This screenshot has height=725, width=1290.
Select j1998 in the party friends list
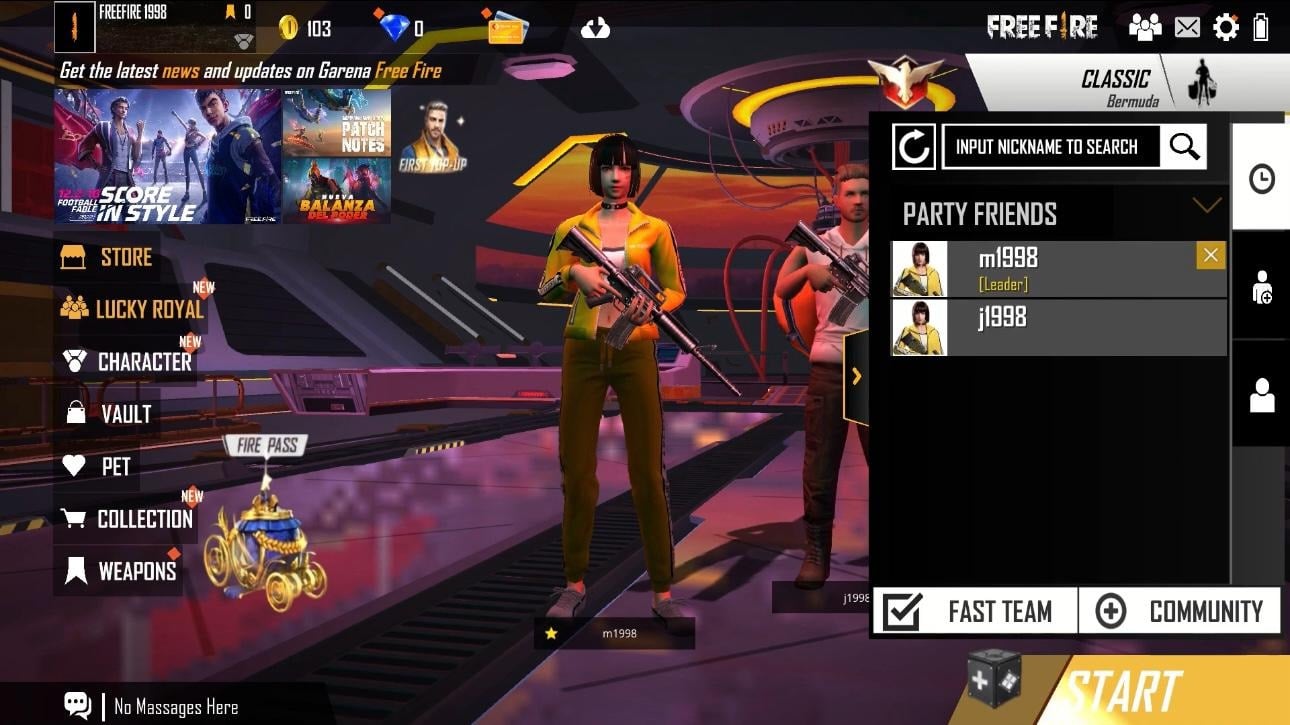point(1058,327)
